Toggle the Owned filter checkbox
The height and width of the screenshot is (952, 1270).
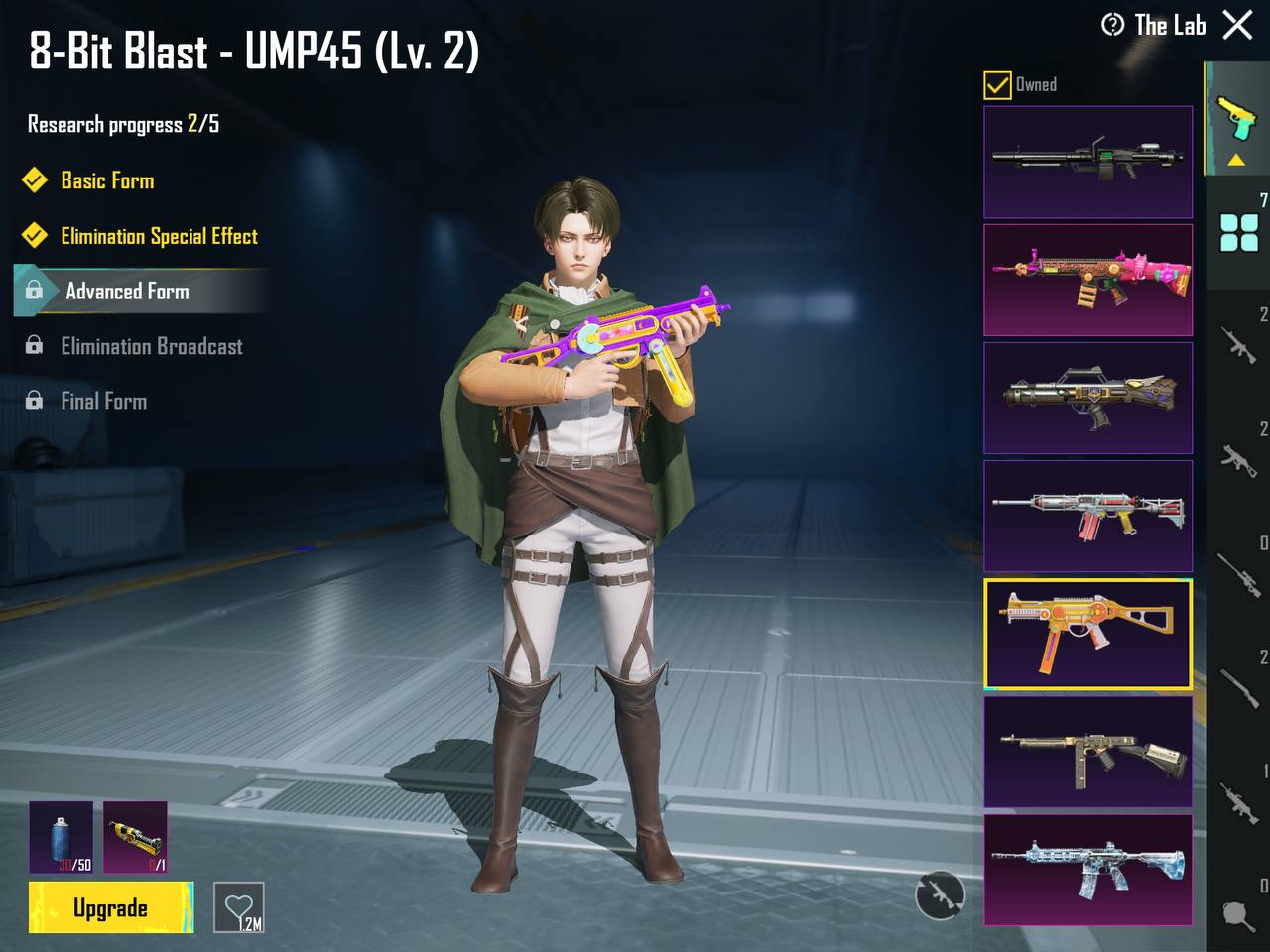[997, 85]
